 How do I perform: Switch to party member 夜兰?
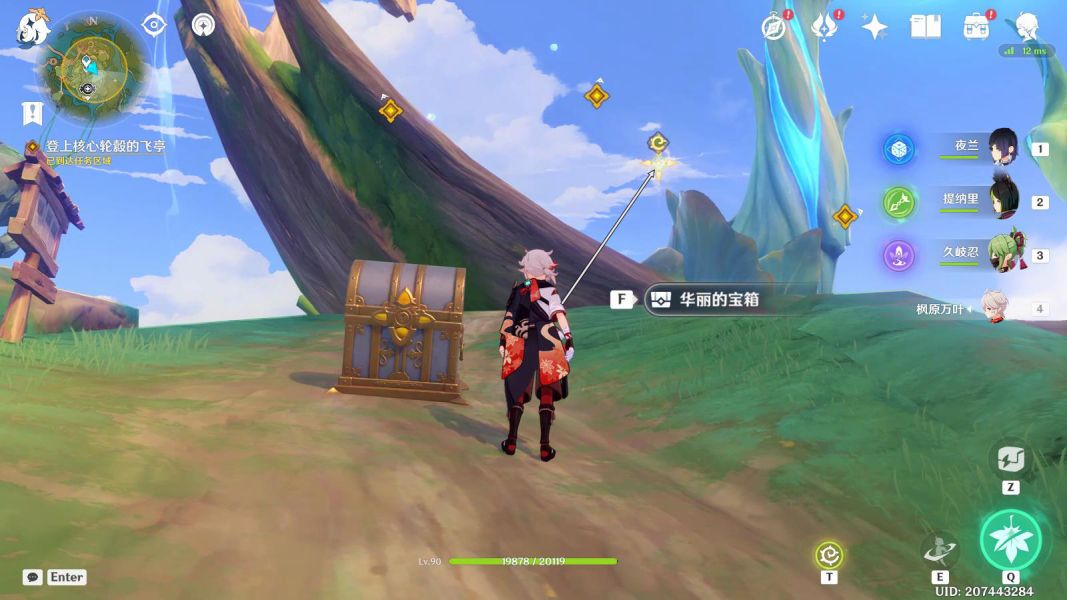pyautogui.click(x=1002, y=148)
